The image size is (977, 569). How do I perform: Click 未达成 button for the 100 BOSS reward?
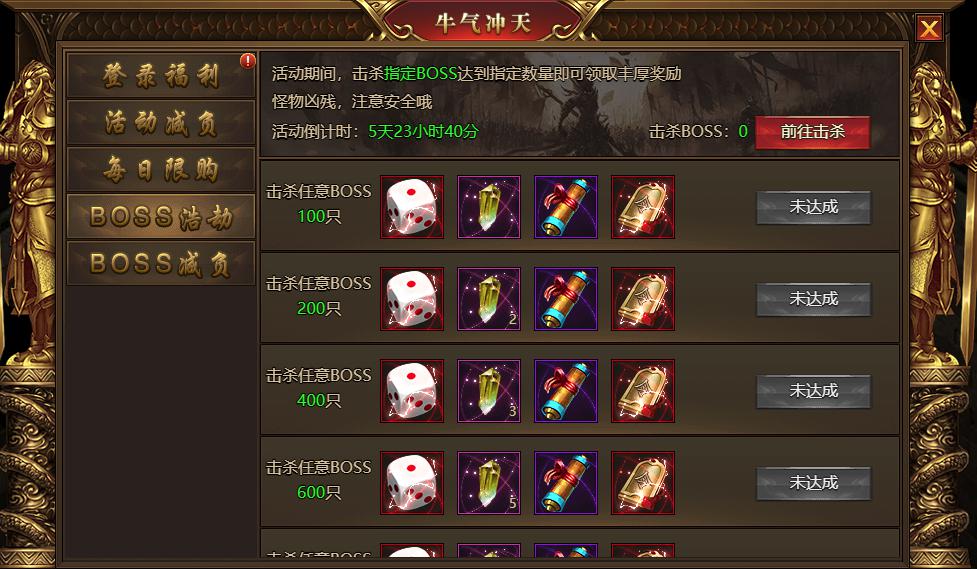click(x=813, y=208)
